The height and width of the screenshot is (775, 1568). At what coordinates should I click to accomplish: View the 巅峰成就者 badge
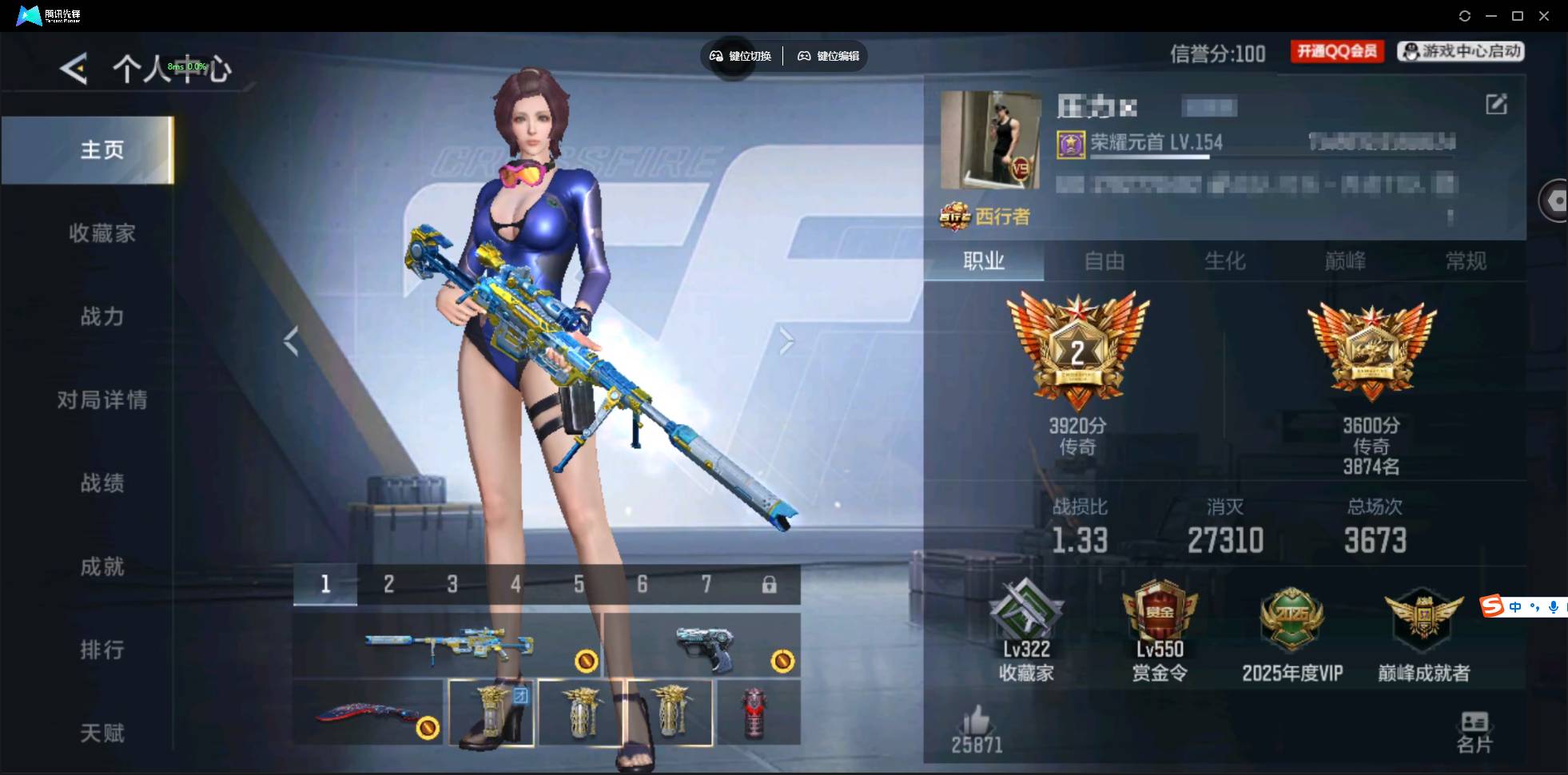click(x=1424, y=615)
